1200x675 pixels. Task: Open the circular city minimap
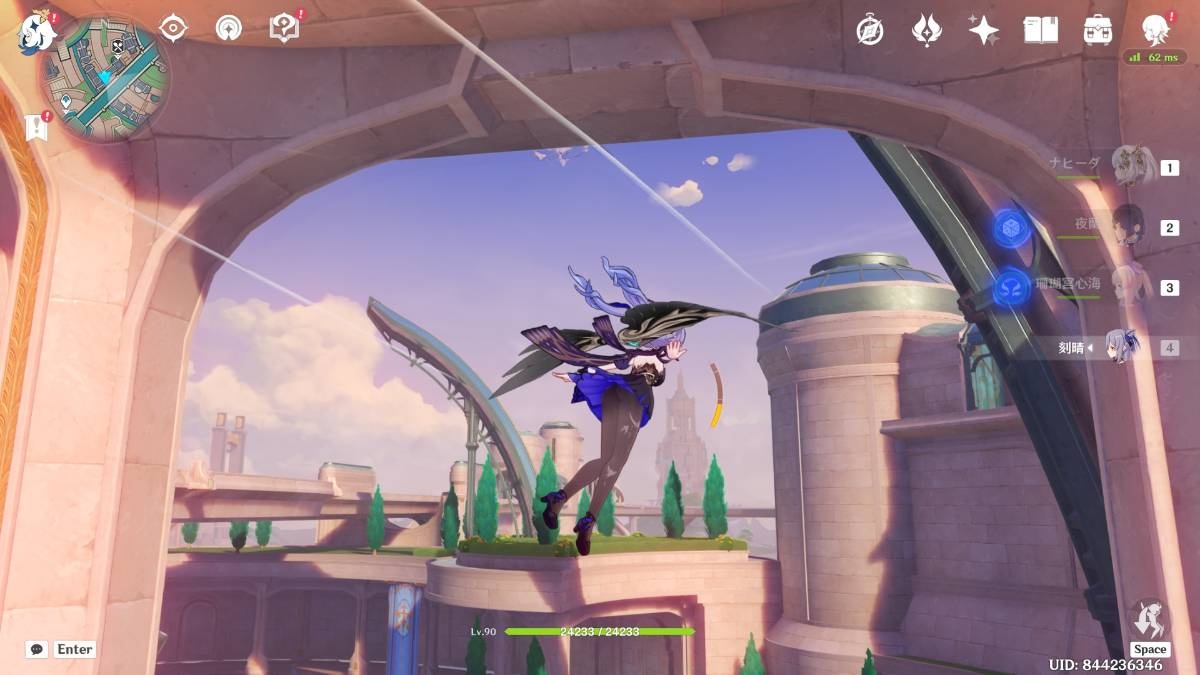105,78
